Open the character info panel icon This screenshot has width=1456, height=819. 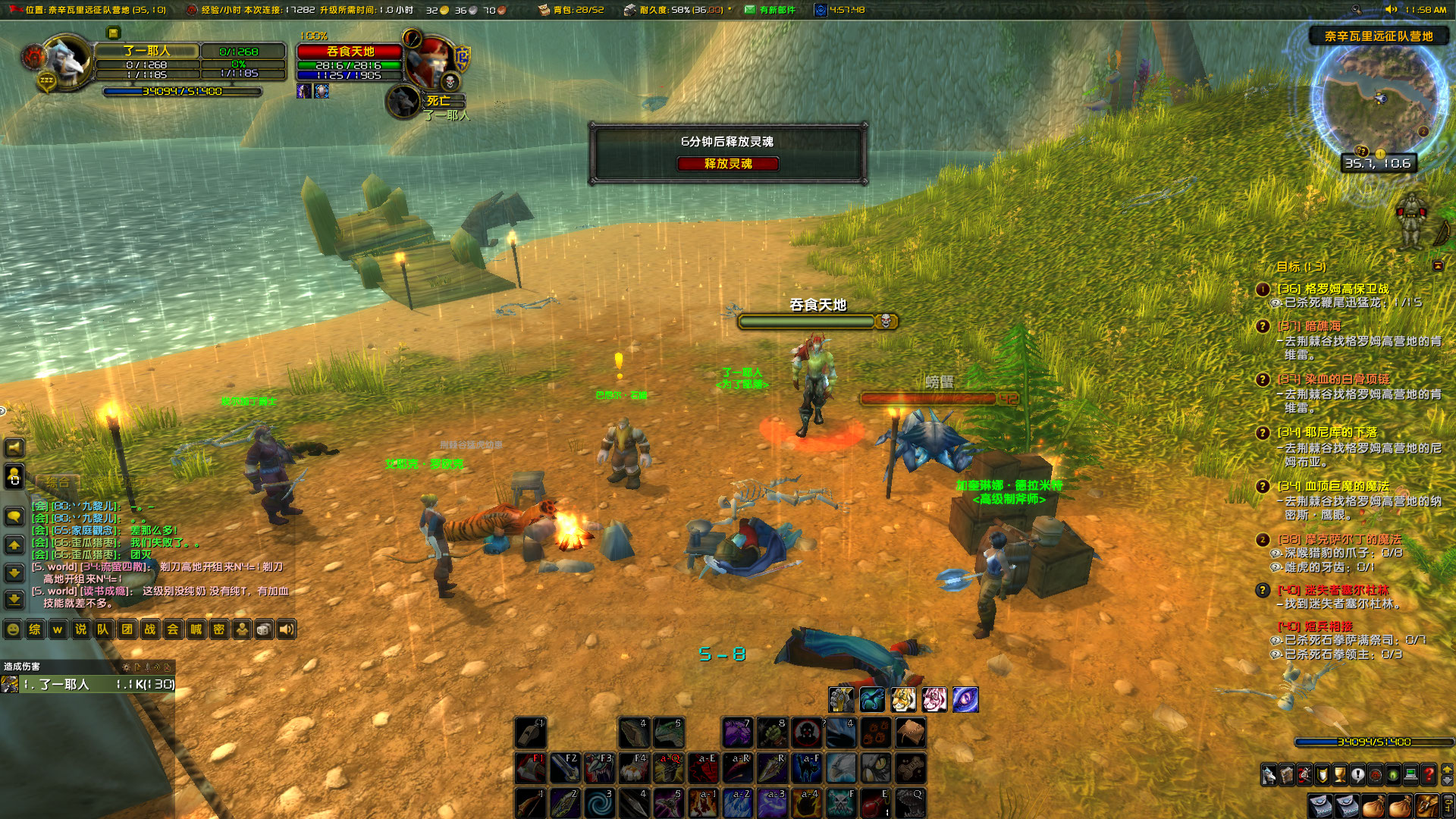click(1268, 774)
